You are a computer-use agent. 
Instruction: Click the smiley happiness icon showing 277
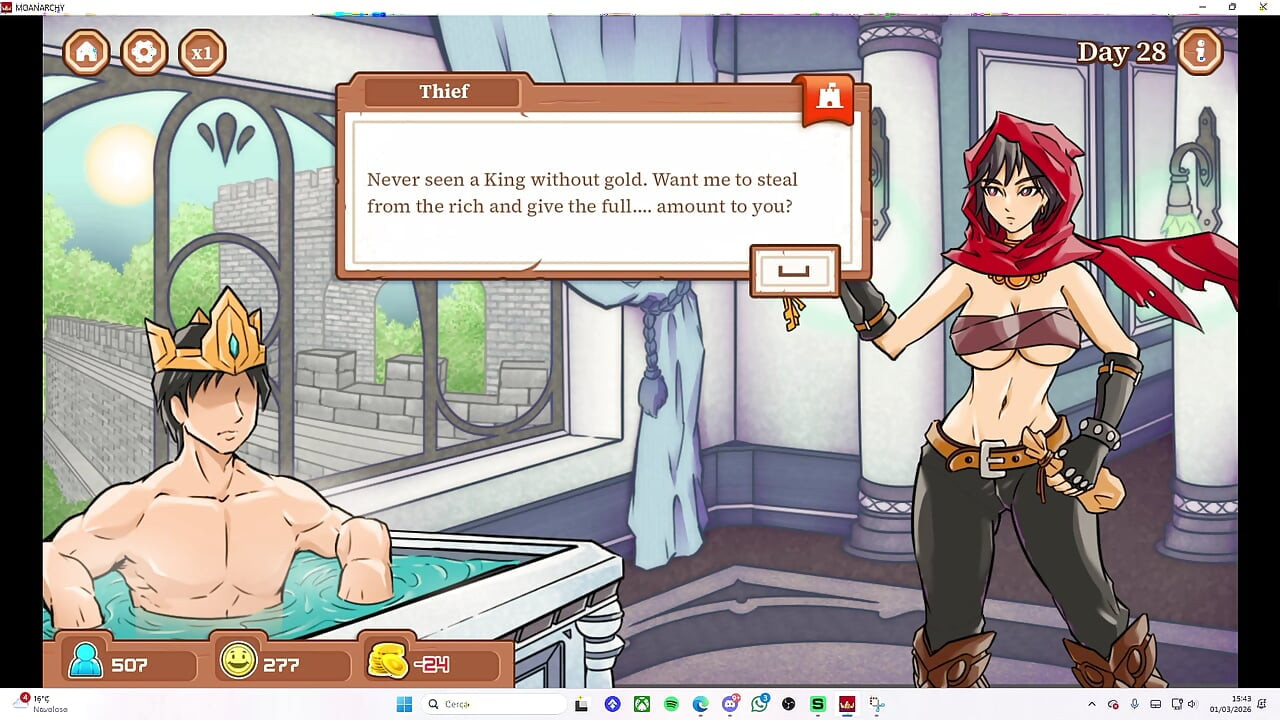coord(239,662)
